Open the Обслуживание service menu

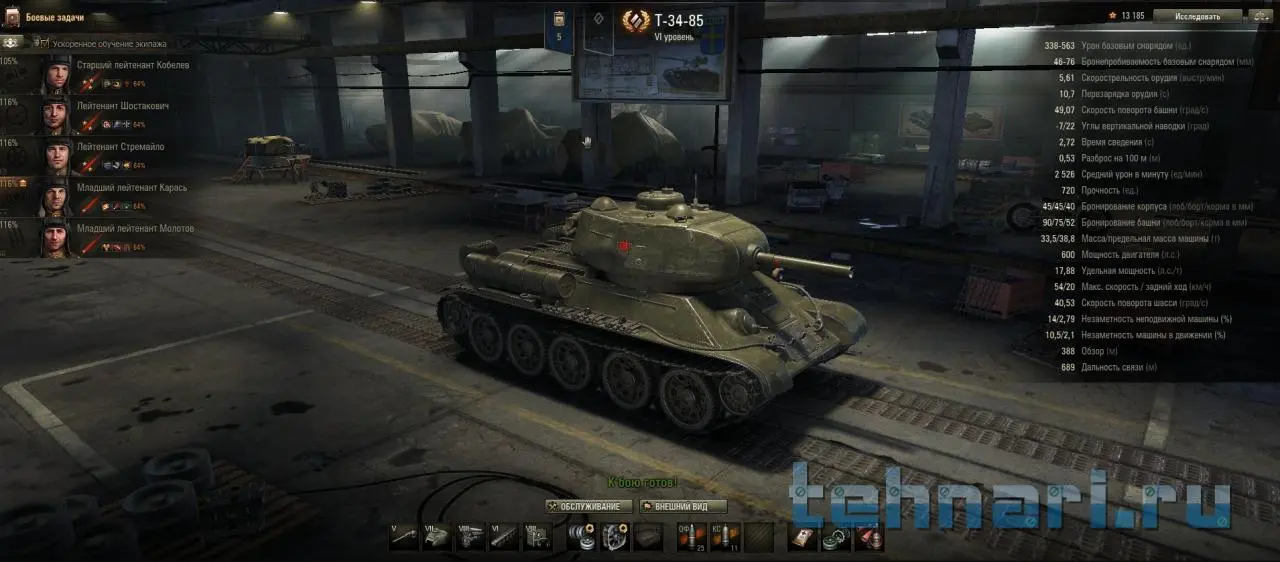coord(590,506)
